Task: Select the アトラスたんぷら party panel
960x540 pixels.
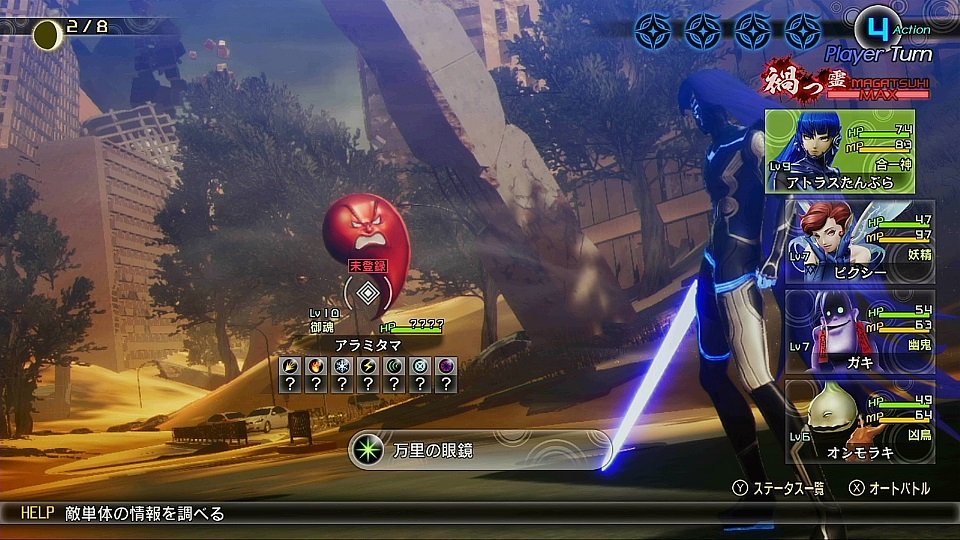Action: [x=840, y=151]
